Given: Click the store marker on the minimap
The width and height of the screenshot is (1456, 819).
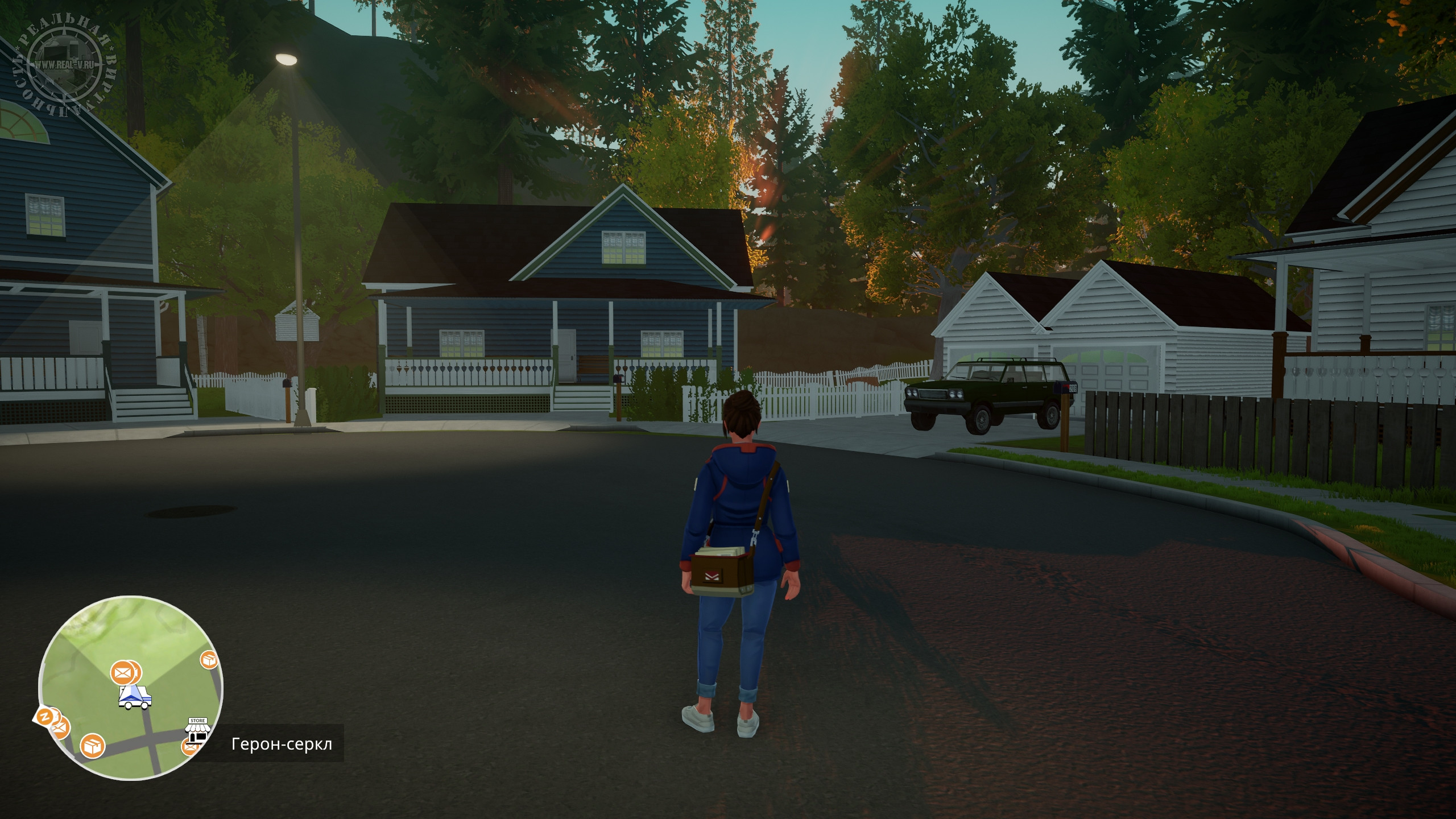Looking at the screenshot, I should 197,731.
